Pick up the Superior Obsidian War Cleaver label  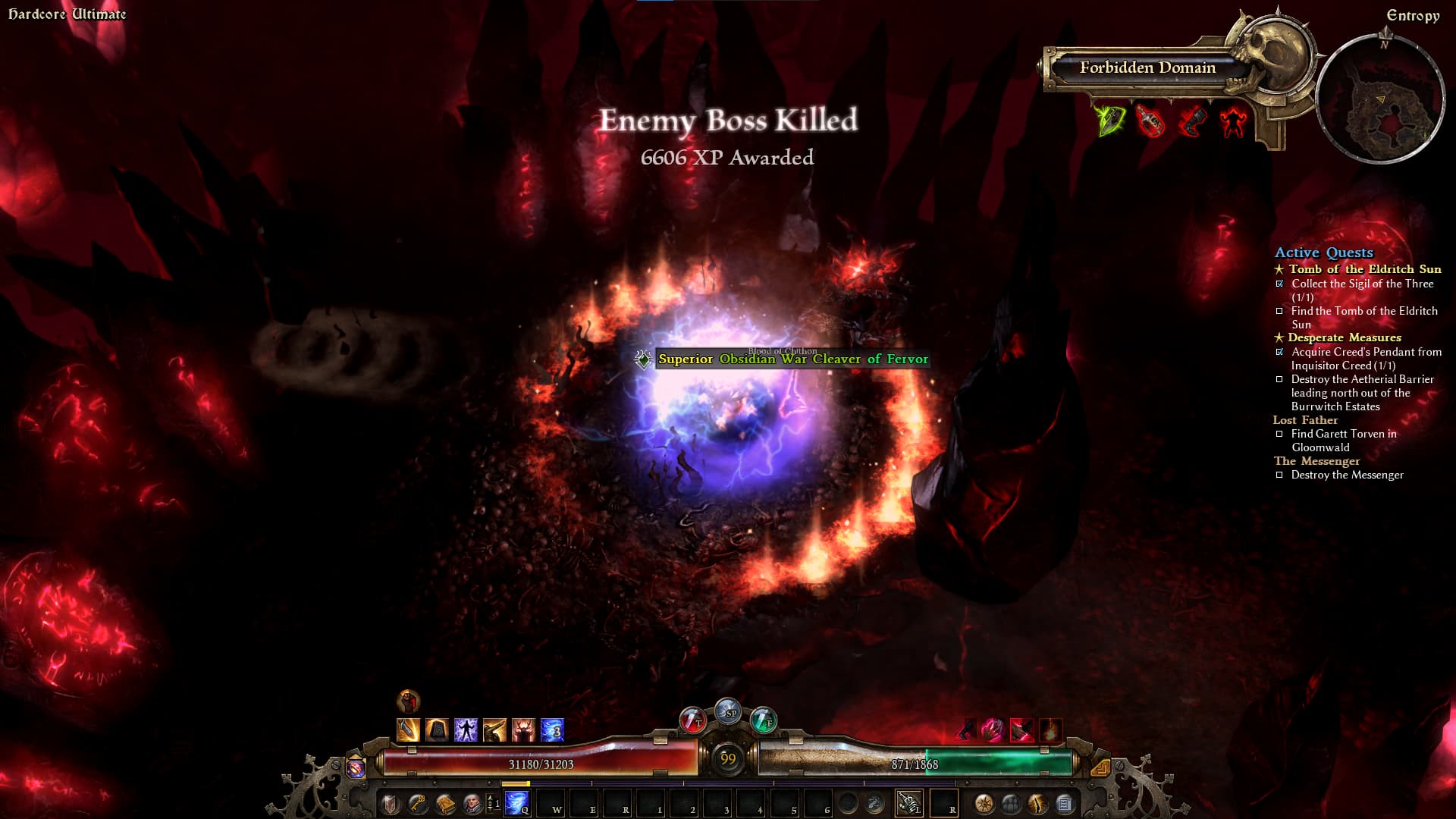[792, 359]
